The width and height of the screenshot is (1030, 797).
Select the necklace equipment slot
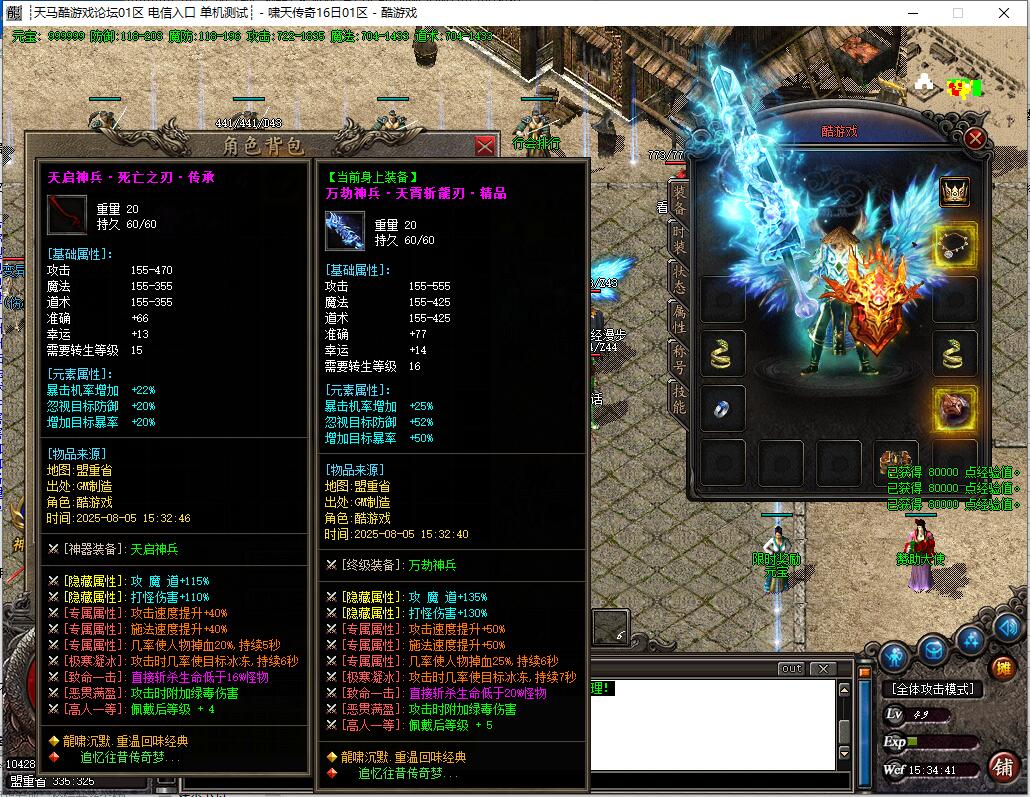click(x=955, y=244)
